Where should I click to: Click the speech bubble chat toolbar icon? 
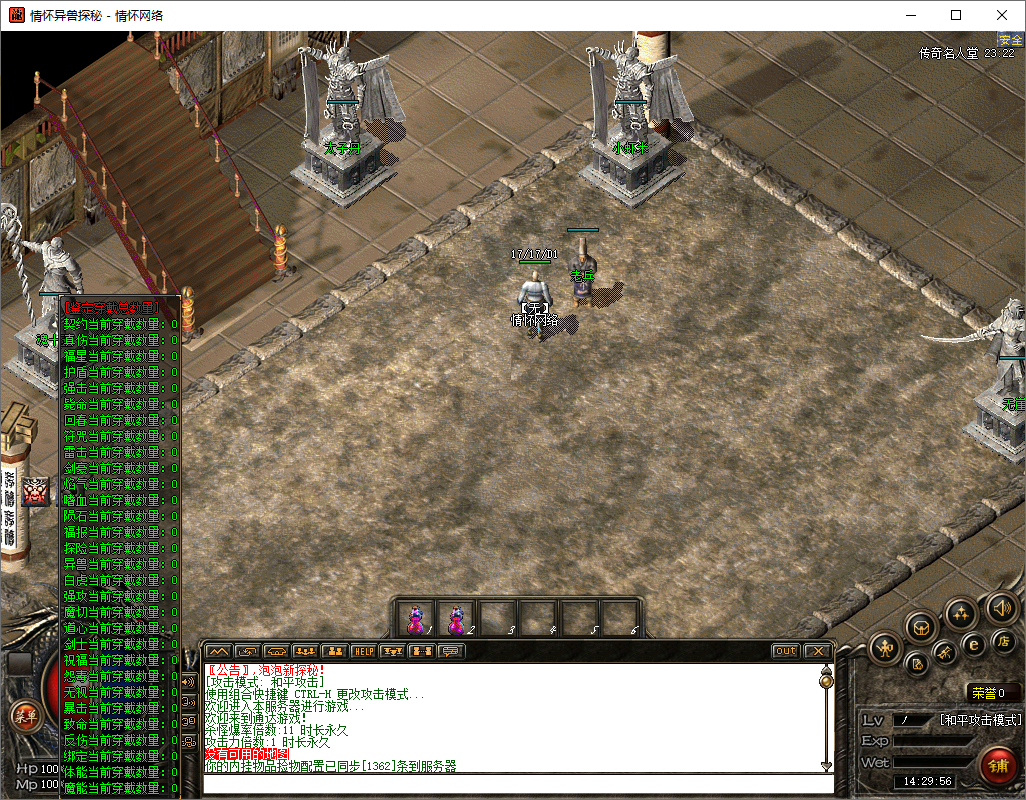coord(452,651)
